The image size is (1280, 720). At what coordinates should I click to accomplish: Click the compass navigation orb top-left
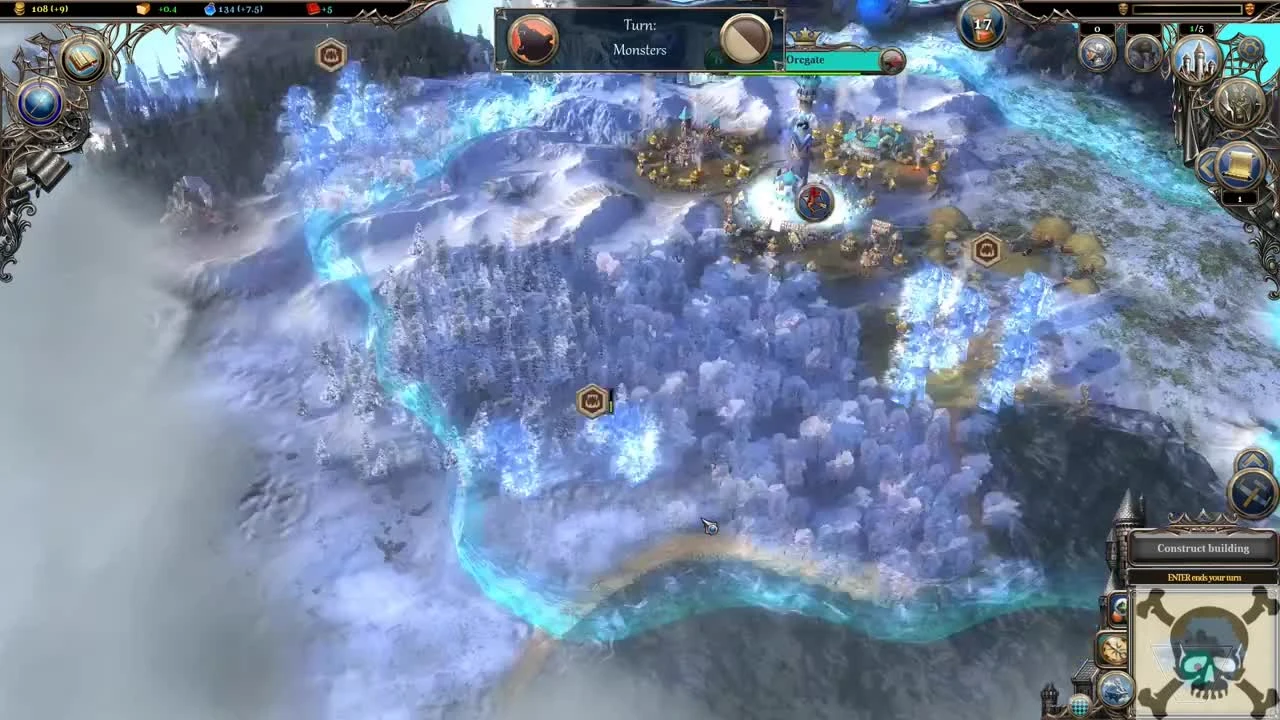(40, 103)
